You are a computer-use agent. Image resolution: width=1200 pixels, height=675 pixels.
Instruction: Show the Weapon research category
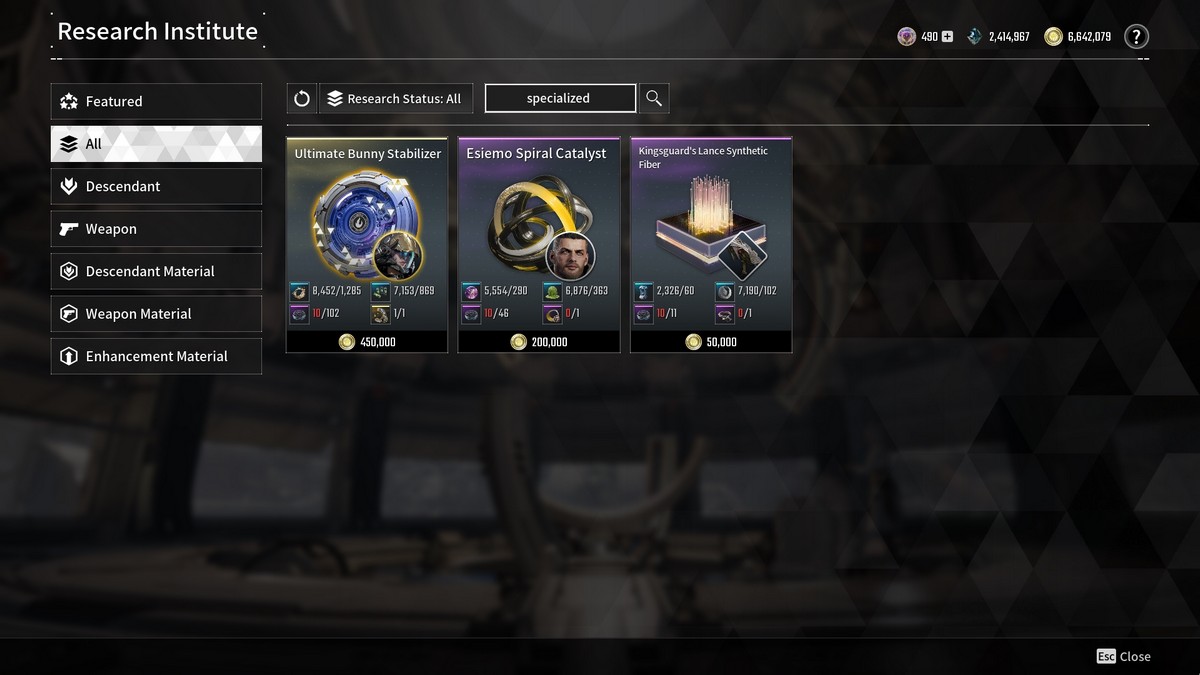(x=156, y=229)
